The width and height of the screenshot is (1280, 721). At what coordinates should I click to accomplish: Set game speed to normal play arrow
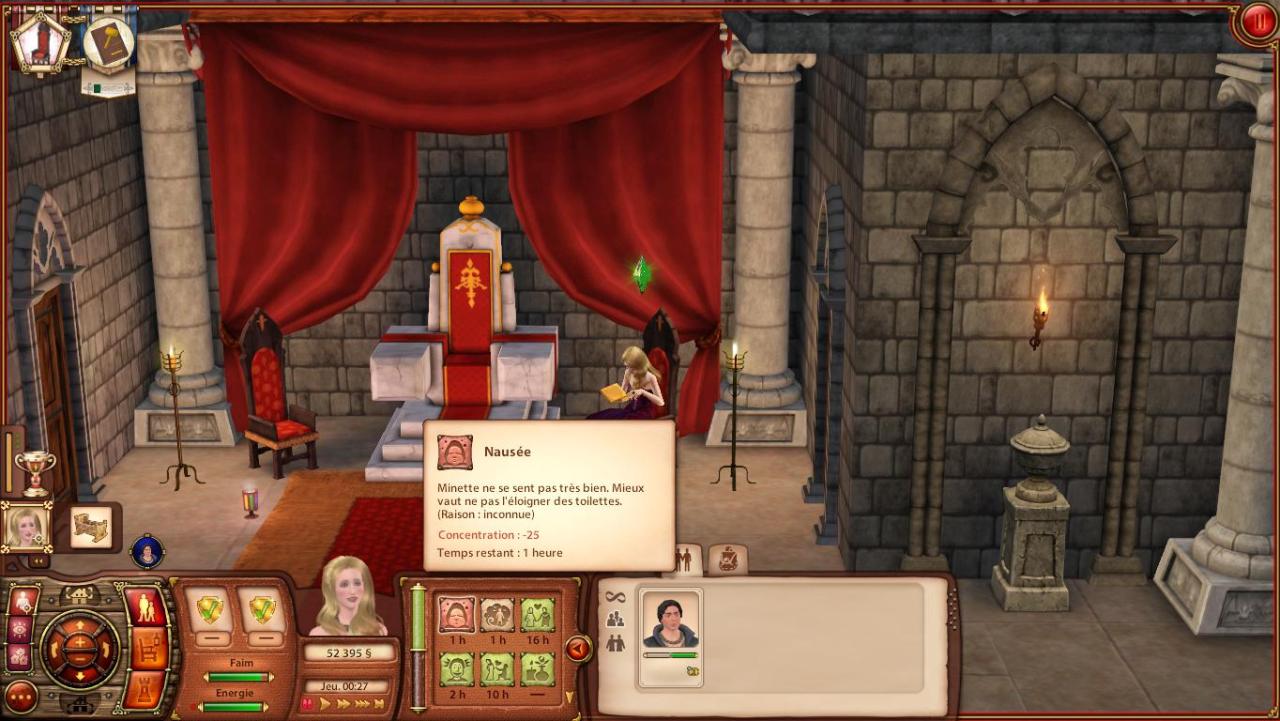point(325,703)
